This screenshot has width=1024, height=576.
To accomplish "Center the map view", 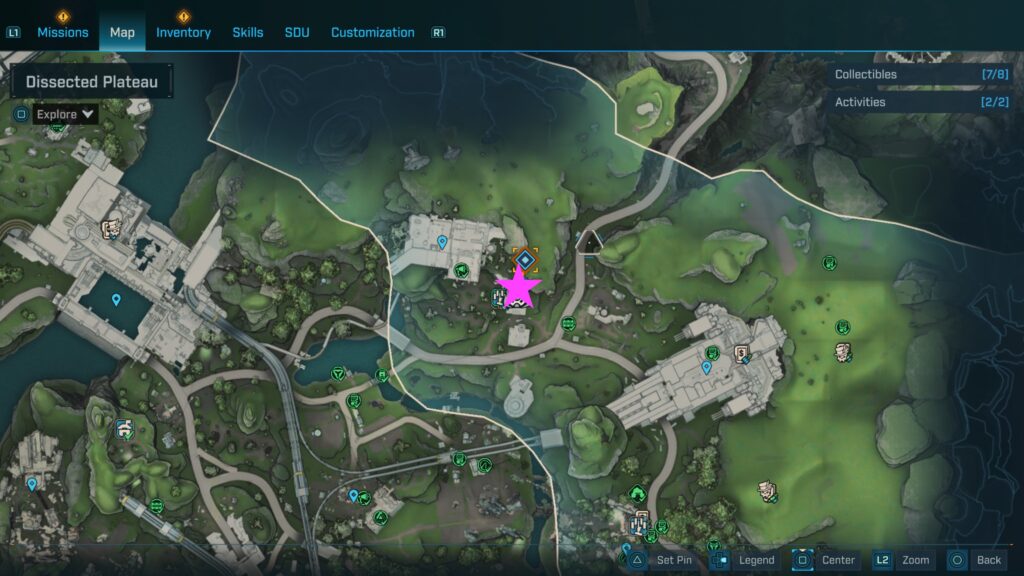I will (826, 560).
